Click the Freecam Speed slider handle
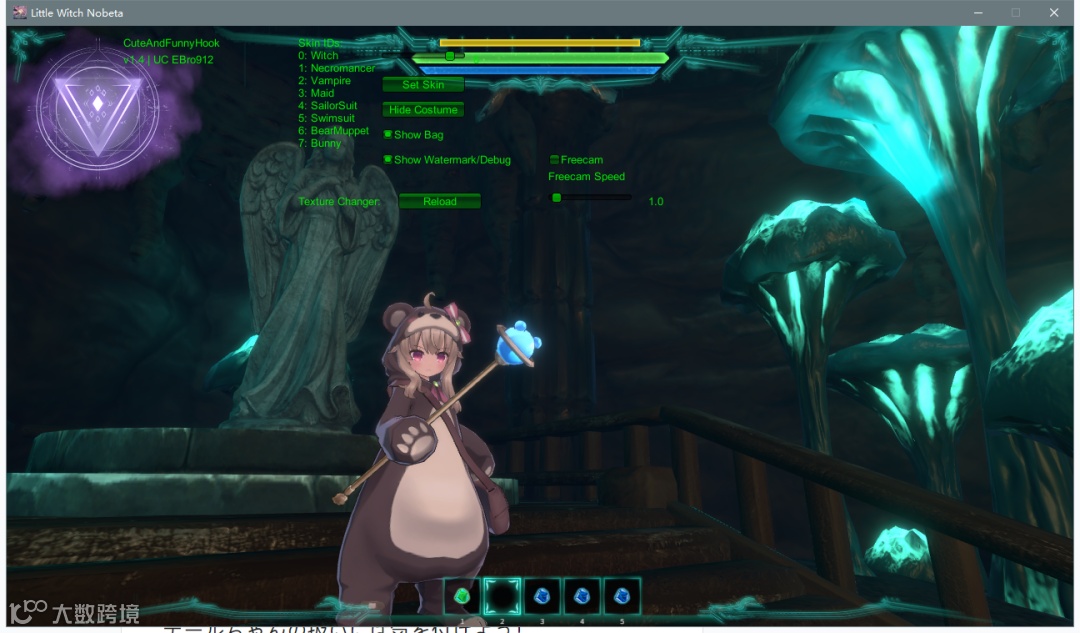 click(557, 198)
